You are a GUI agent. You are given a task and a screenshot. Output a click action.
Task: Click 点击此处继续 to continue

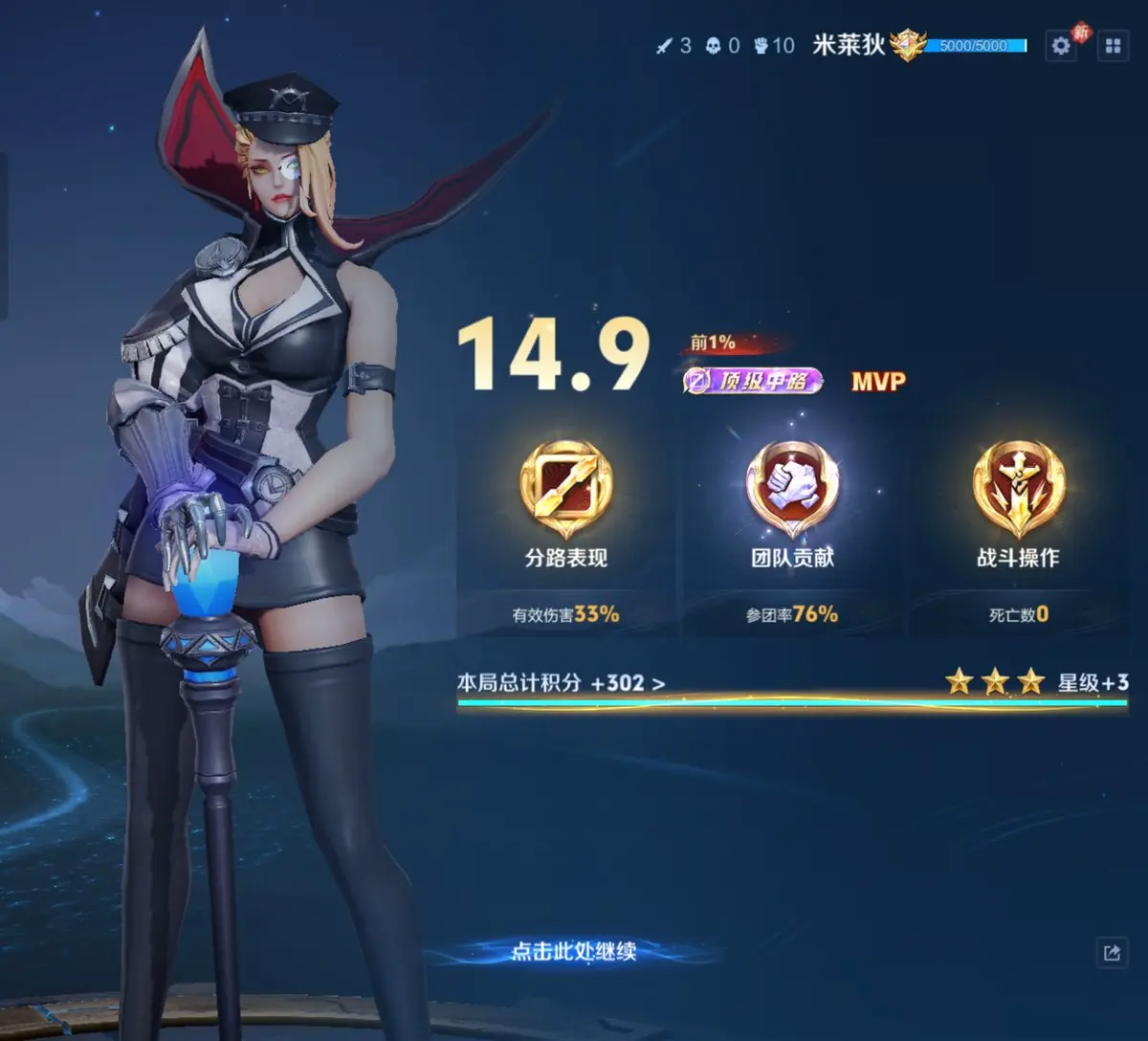tap(573, 951)
